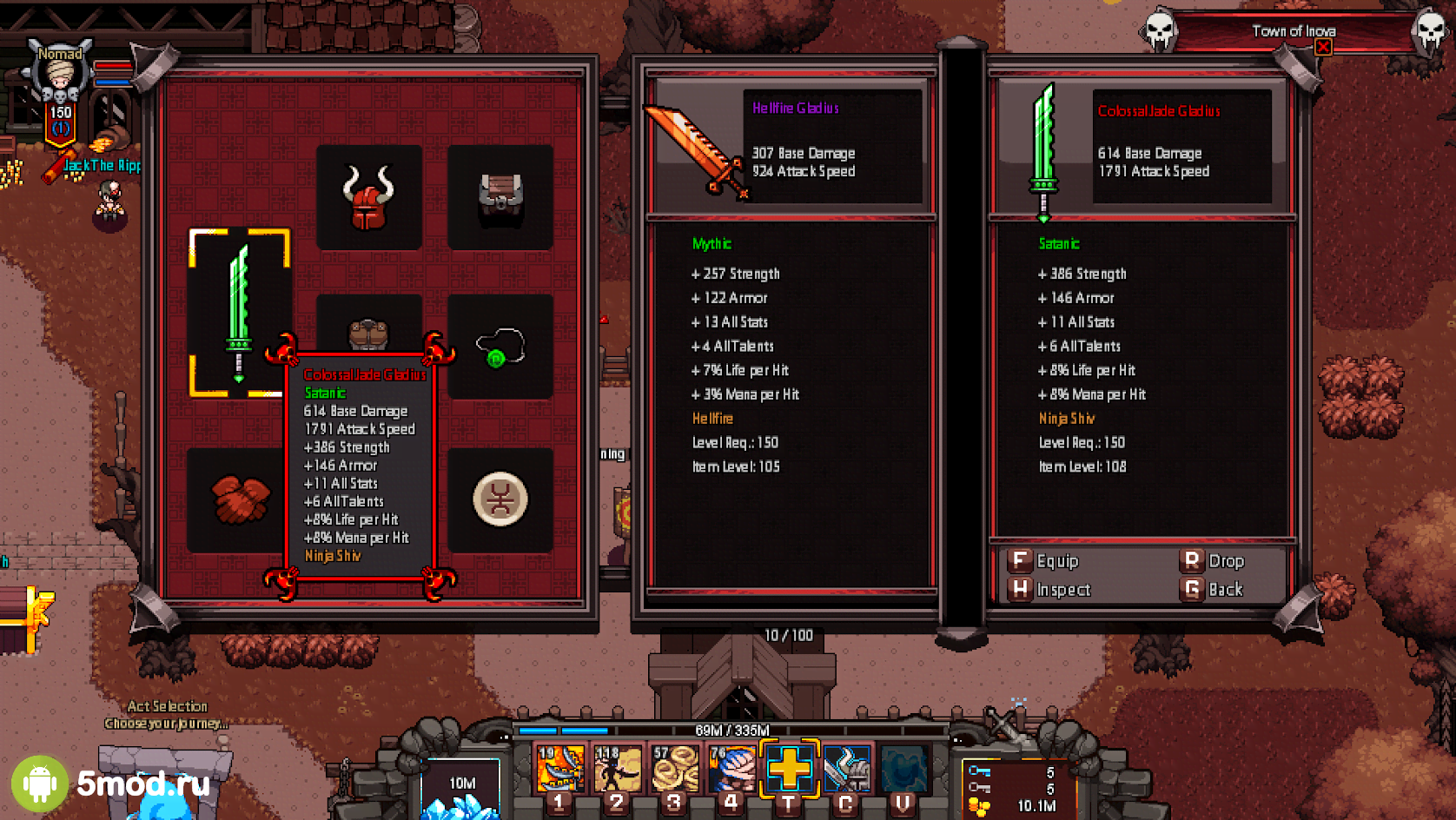Select the Colossal Jade Gladius weapon slot
This screenshot has width=1456, height=820.
point(239,313)
